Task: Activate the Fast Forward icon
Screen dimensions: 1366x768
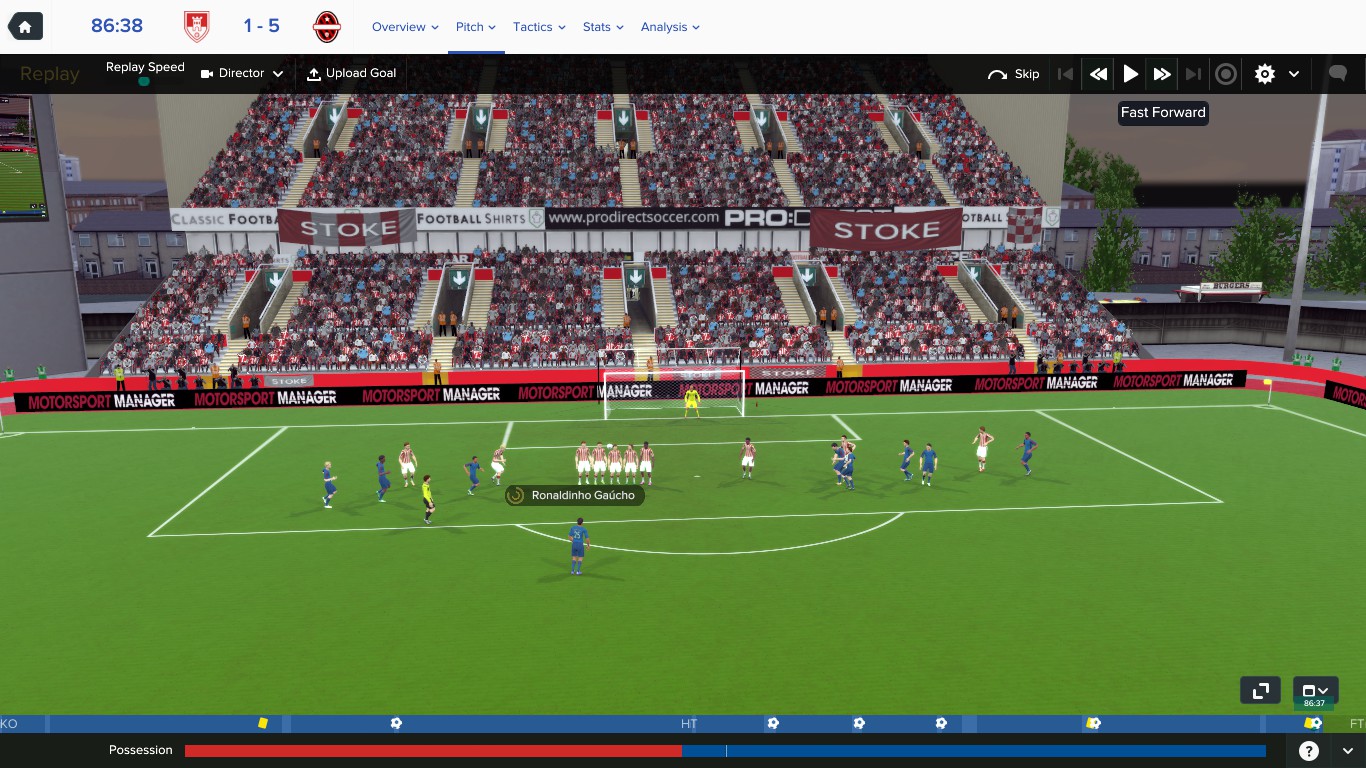Action: click(x=1162, y=73)
